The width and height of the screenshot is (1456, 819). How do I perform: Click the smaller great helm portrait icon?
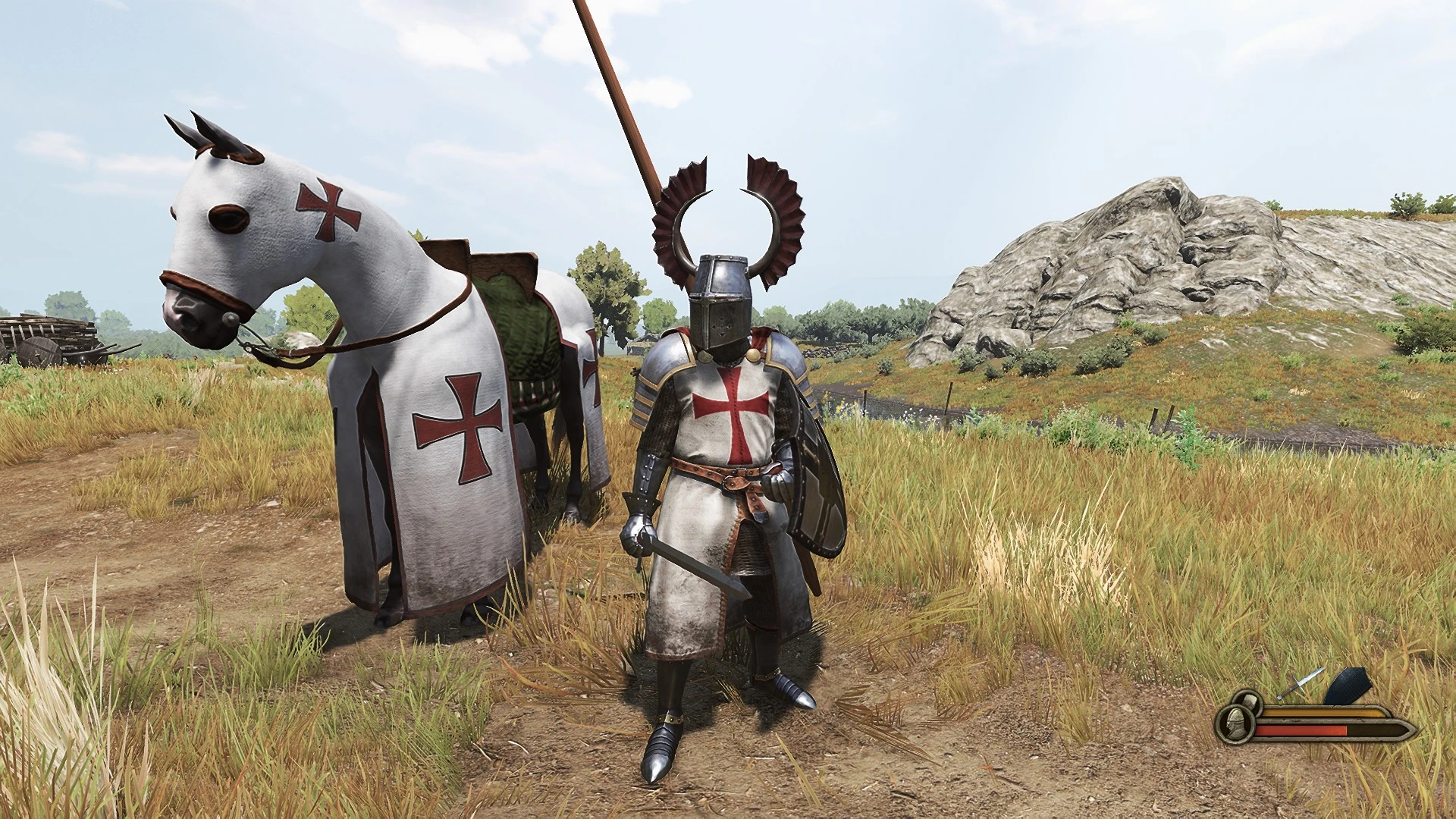coord(1249,703)
